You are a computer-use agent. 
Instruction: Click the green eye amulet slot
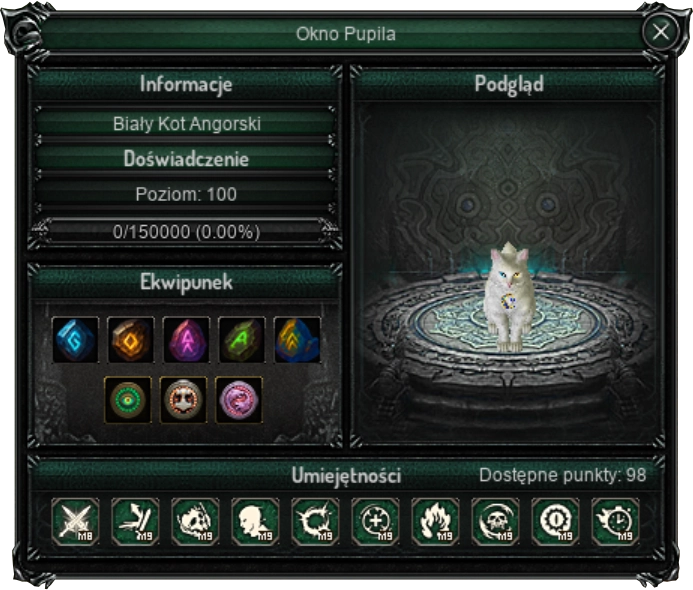(x=129, y=399)
